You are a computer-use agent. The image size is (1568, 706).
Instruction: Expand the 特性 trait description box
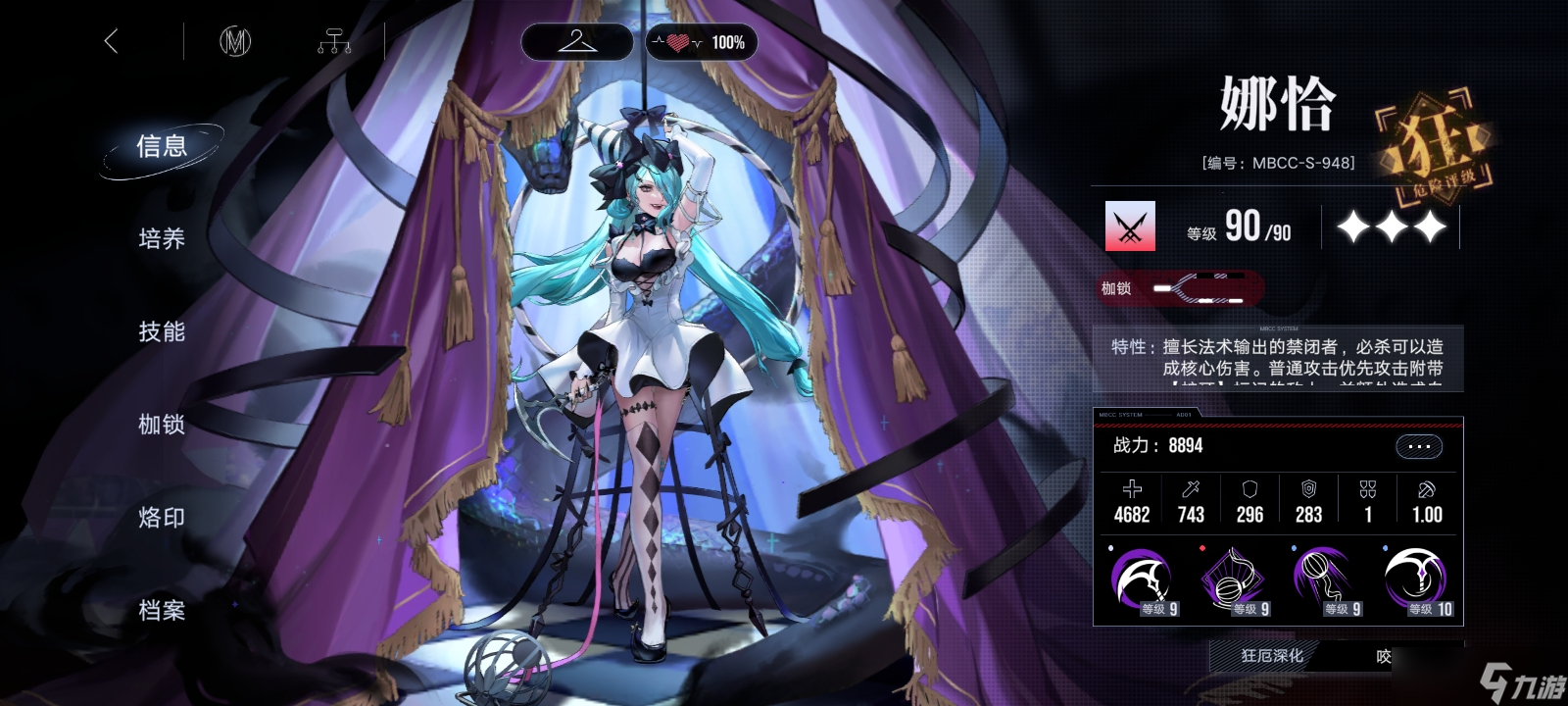tap(1278, 358)
